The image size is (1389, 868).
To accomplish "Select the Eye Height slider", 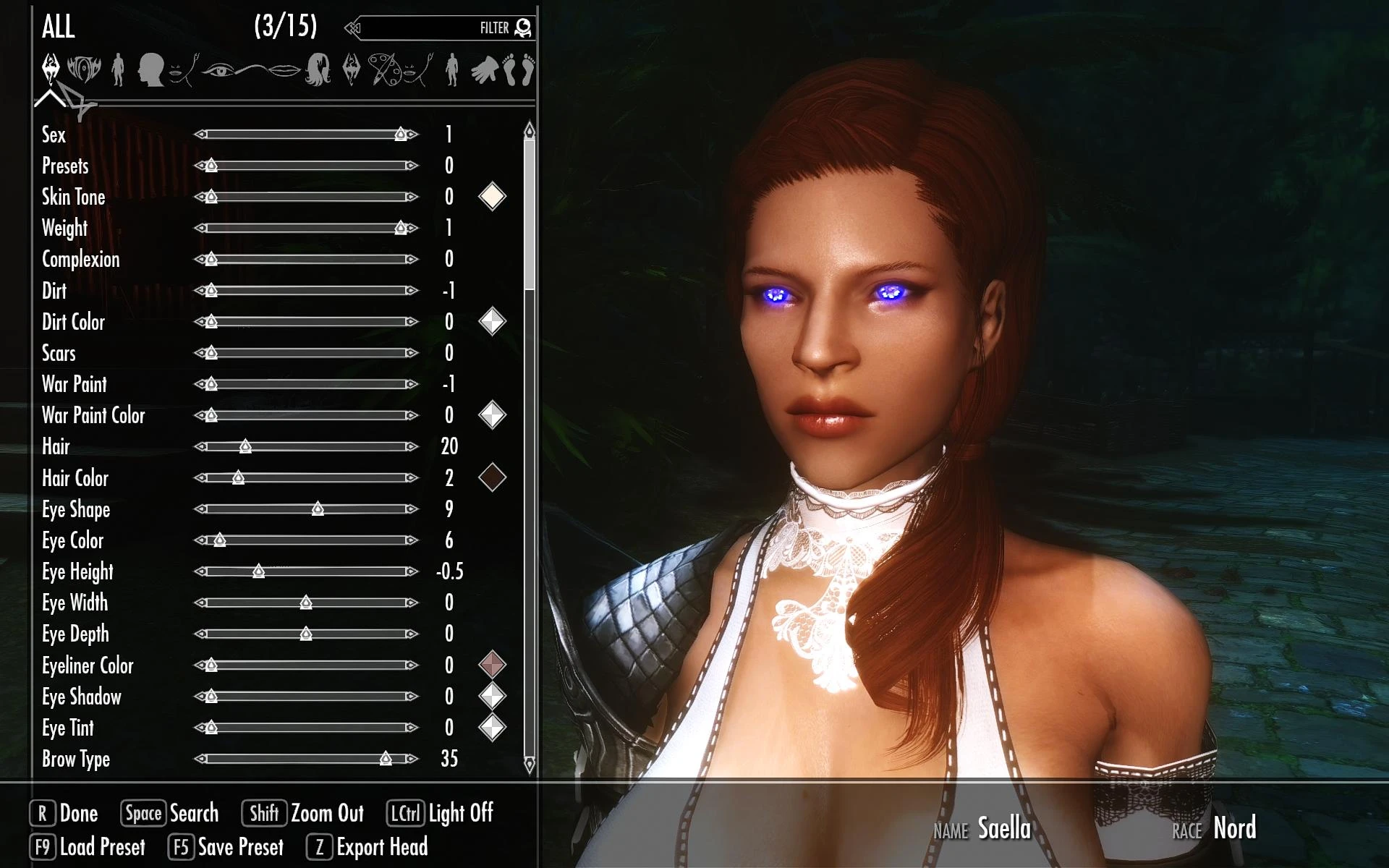I will coord(306,571).
